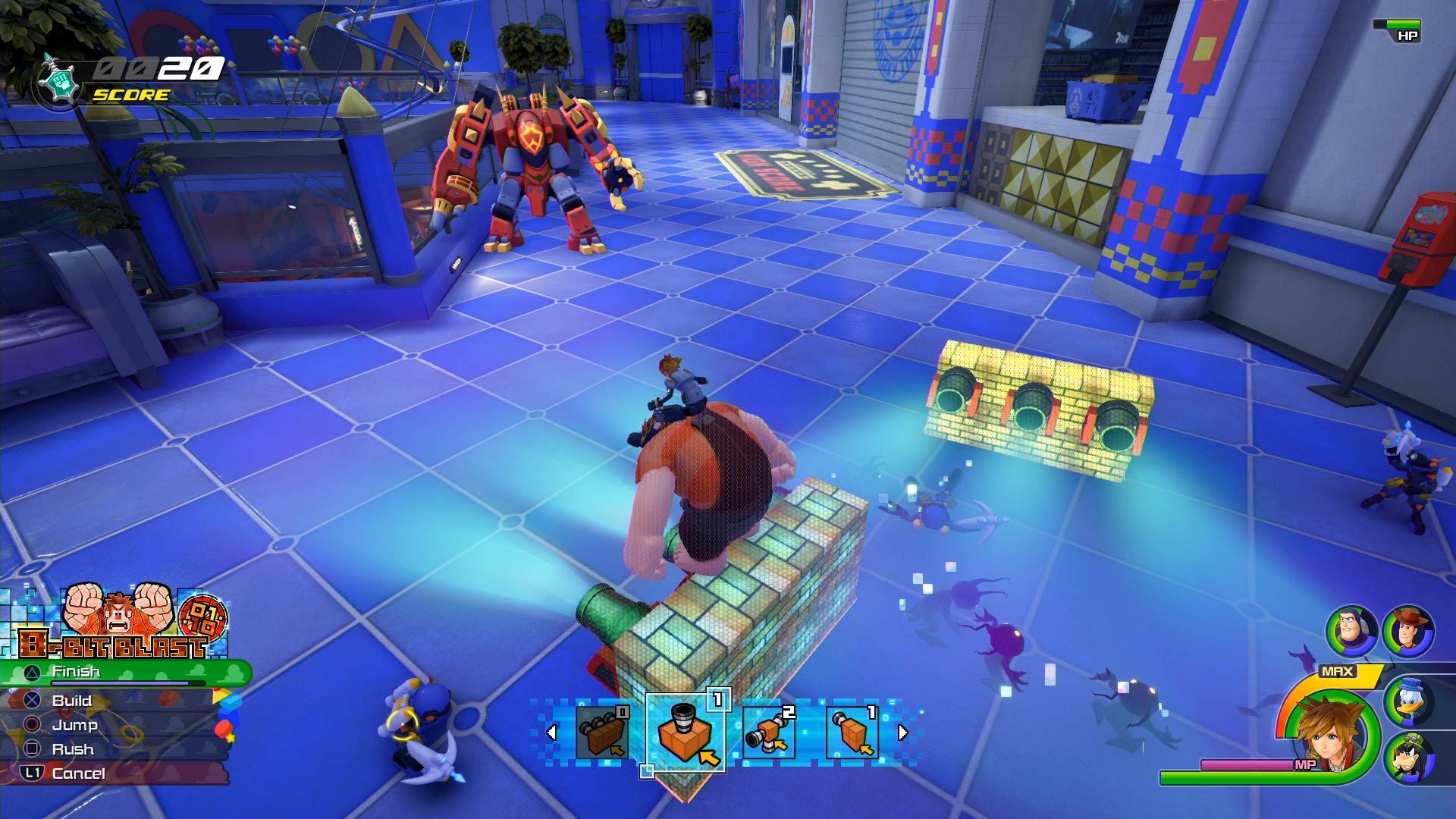Select the L1 Cancel command
The image size is (1456, 819).
click(x=80, y=773)
